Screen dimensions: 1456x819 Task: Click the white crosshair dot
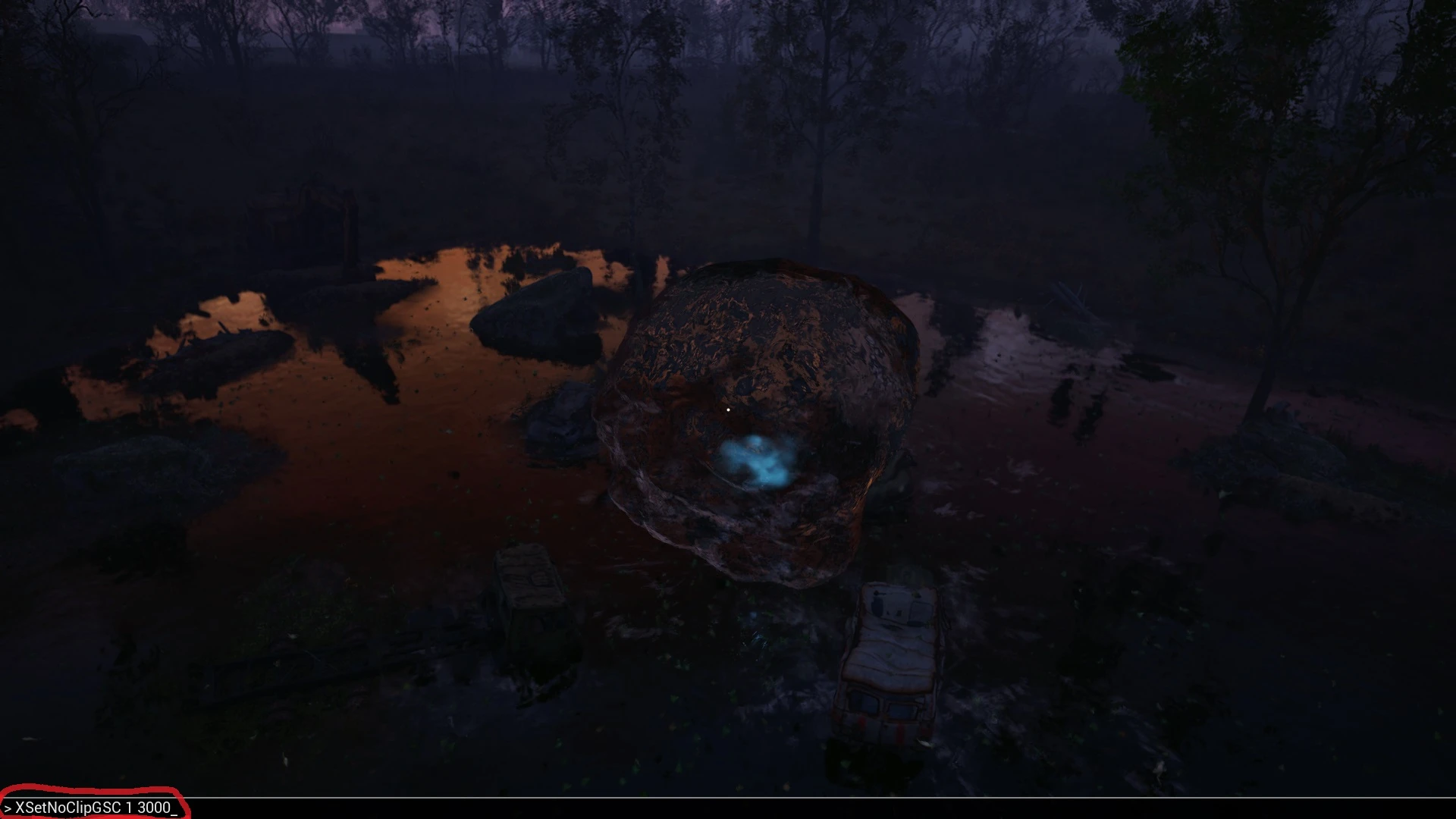point(729,409)
